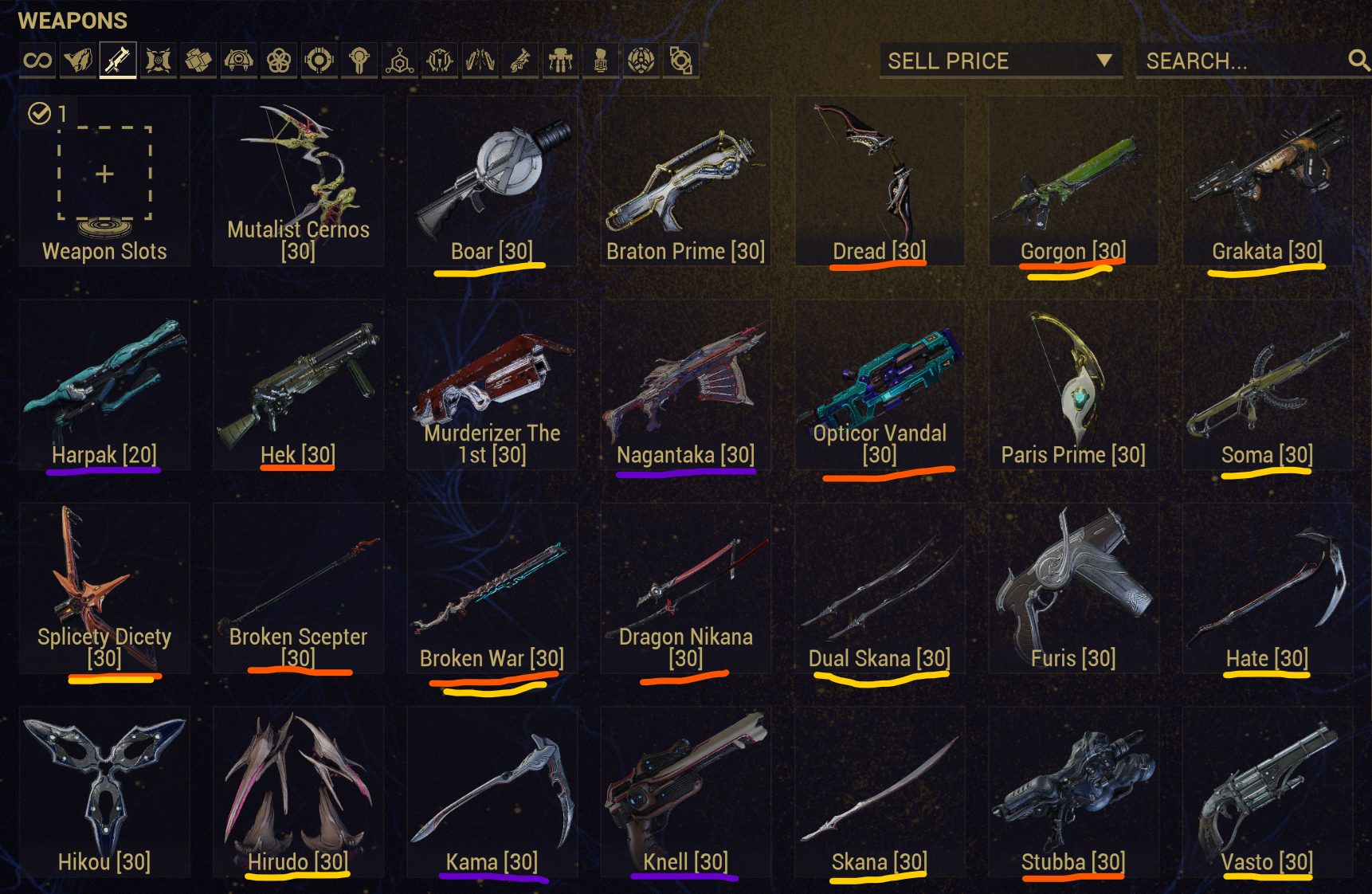Viewport: 1372px width, 894px height.
Task: Choose the Opticor Vandal tile
Action: (880, 385)
